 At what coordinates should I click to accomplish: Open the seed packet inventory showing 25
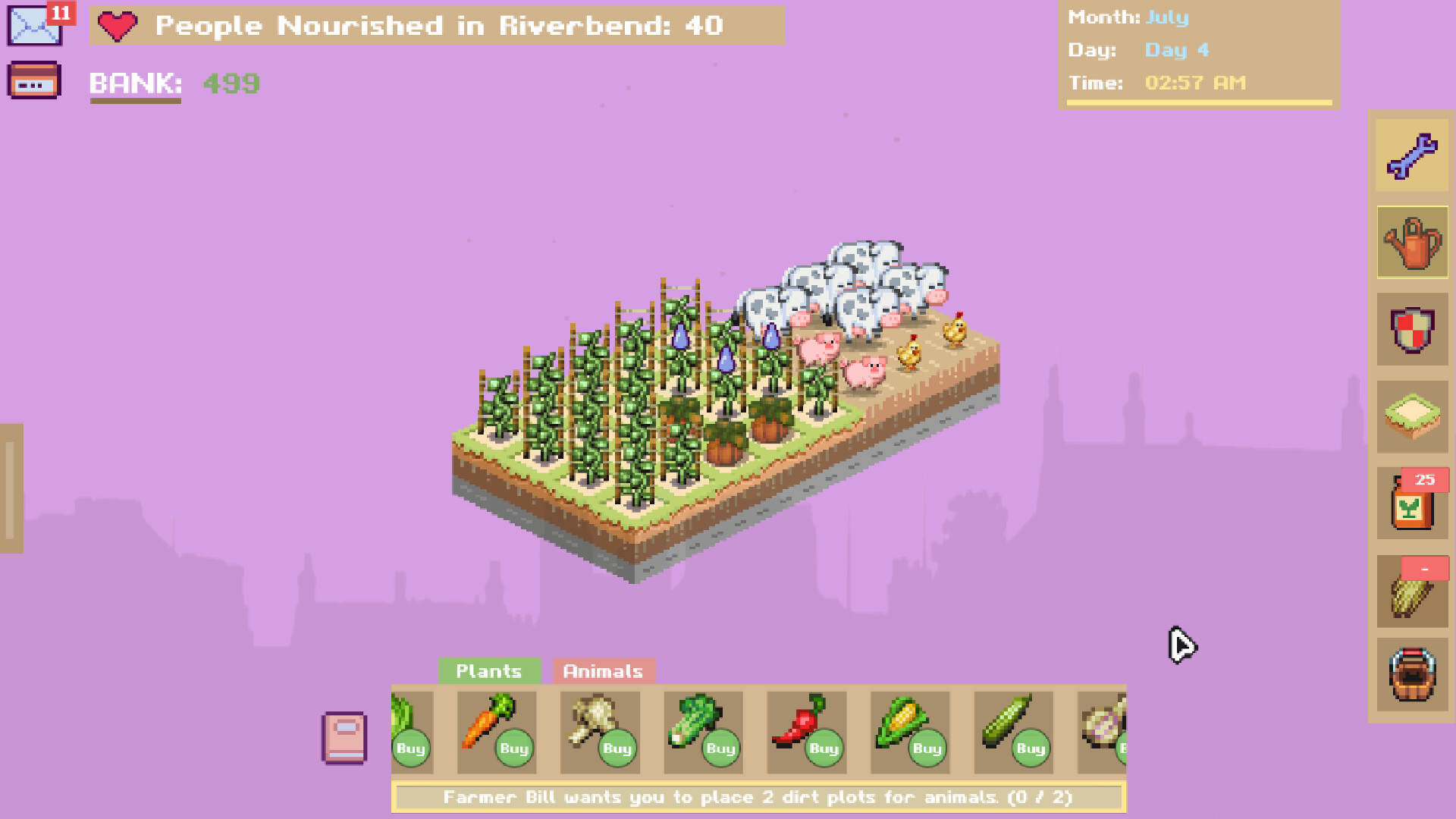coord(1410,504)
